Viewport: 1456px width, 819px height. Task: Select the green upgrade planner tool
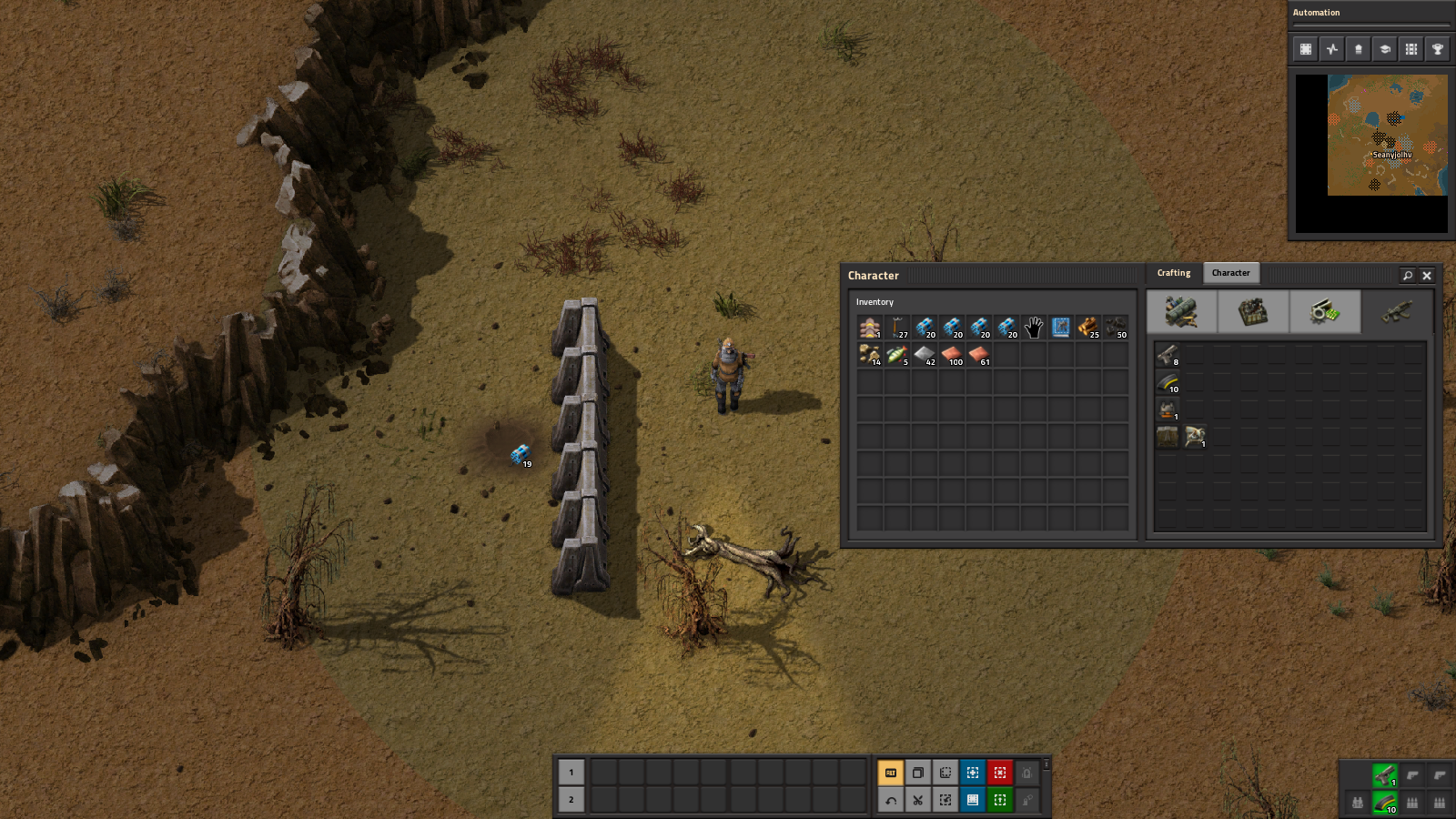(x=1000, y=800)
